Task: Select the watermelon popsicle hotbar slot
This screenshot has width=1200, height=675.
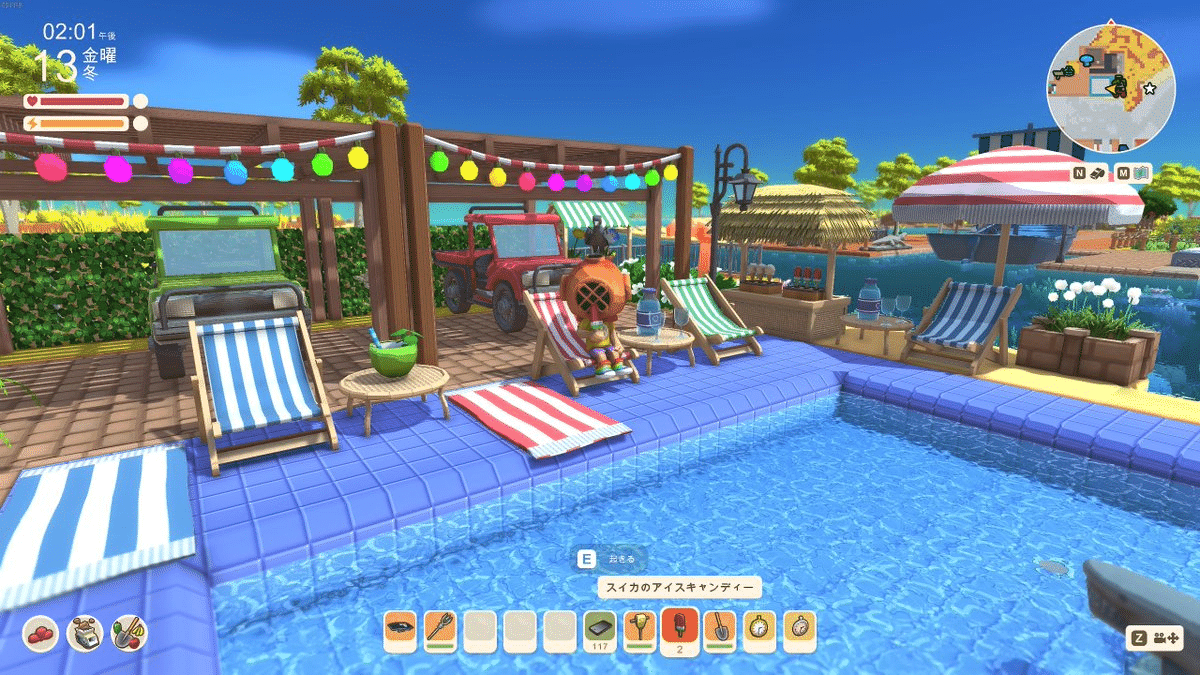Action: (x=679, y=628)
